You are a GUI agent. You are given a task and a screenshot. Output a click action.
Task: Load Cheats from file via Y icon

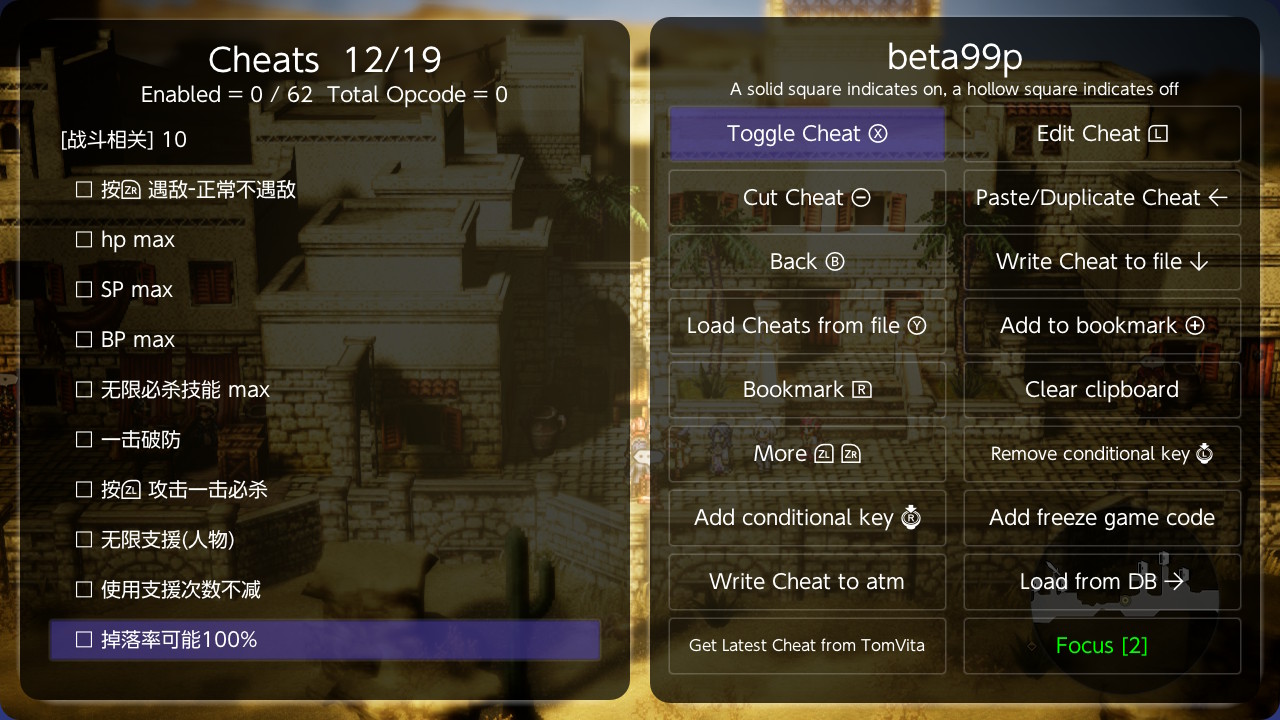[x=807, y=325]
